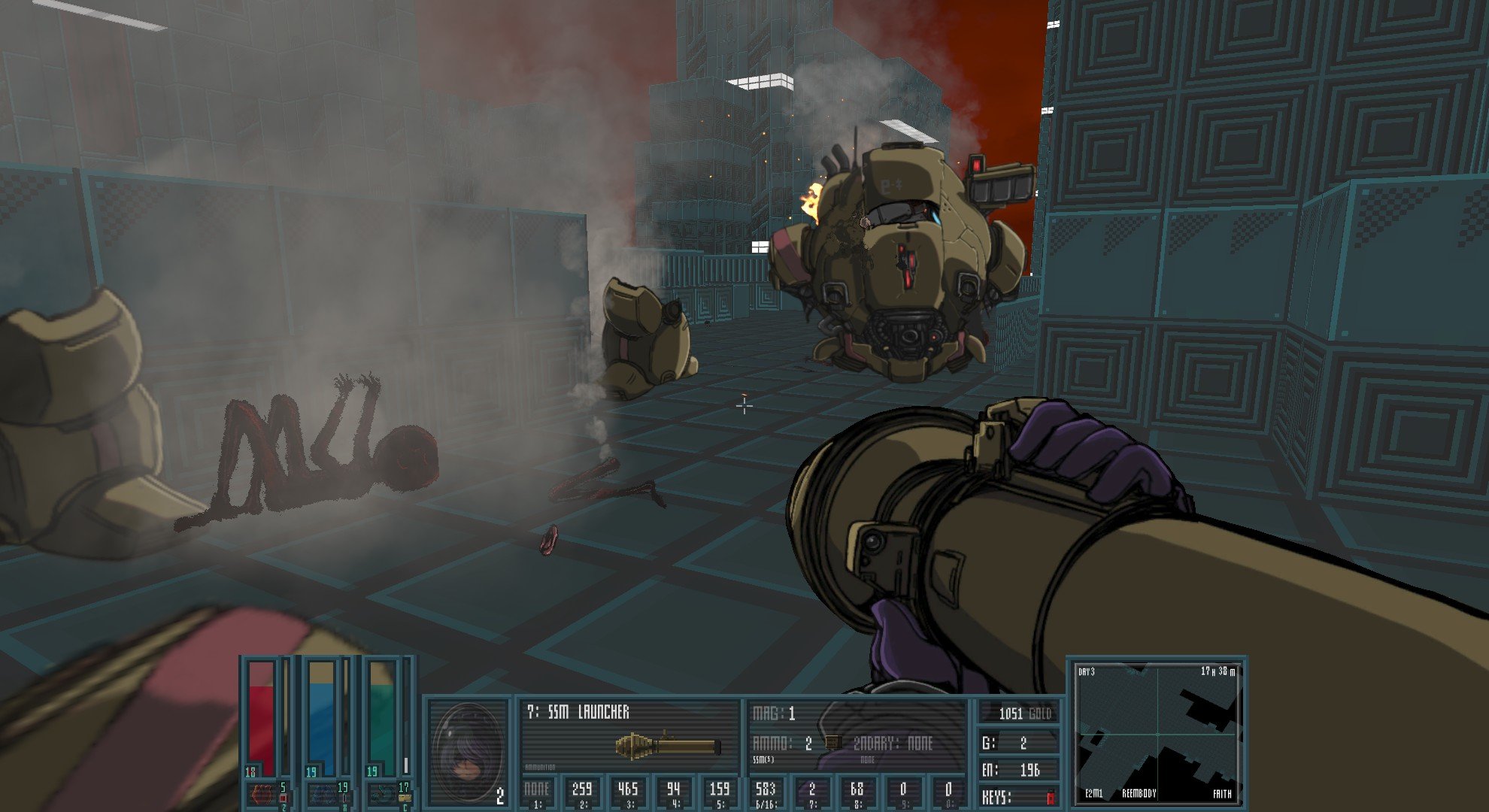1489x812 pixels.
Task: Choose weapon slot 6/16 with 583 ammo
Action: point(766,793)
